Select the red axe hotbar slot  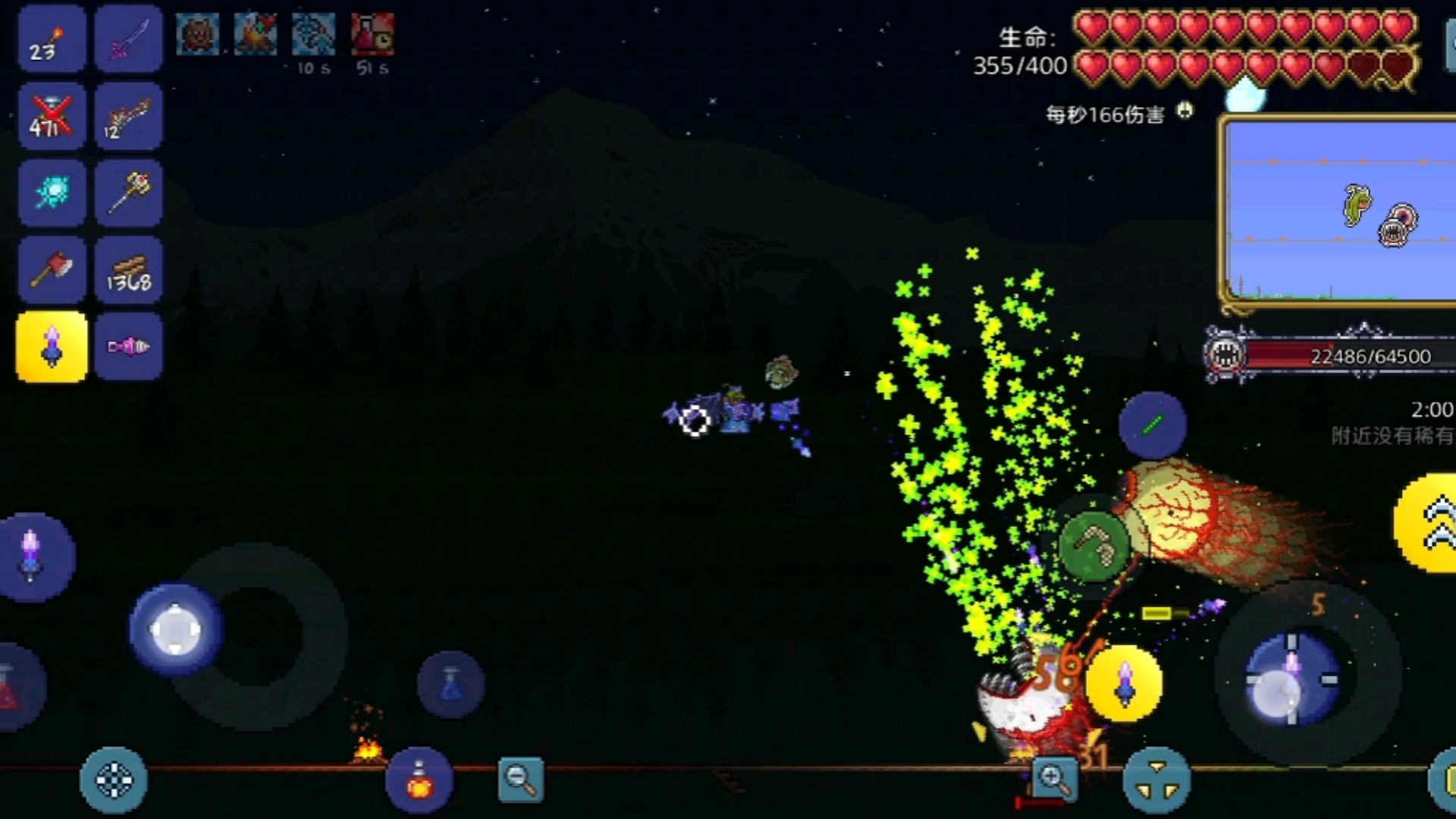52,270
